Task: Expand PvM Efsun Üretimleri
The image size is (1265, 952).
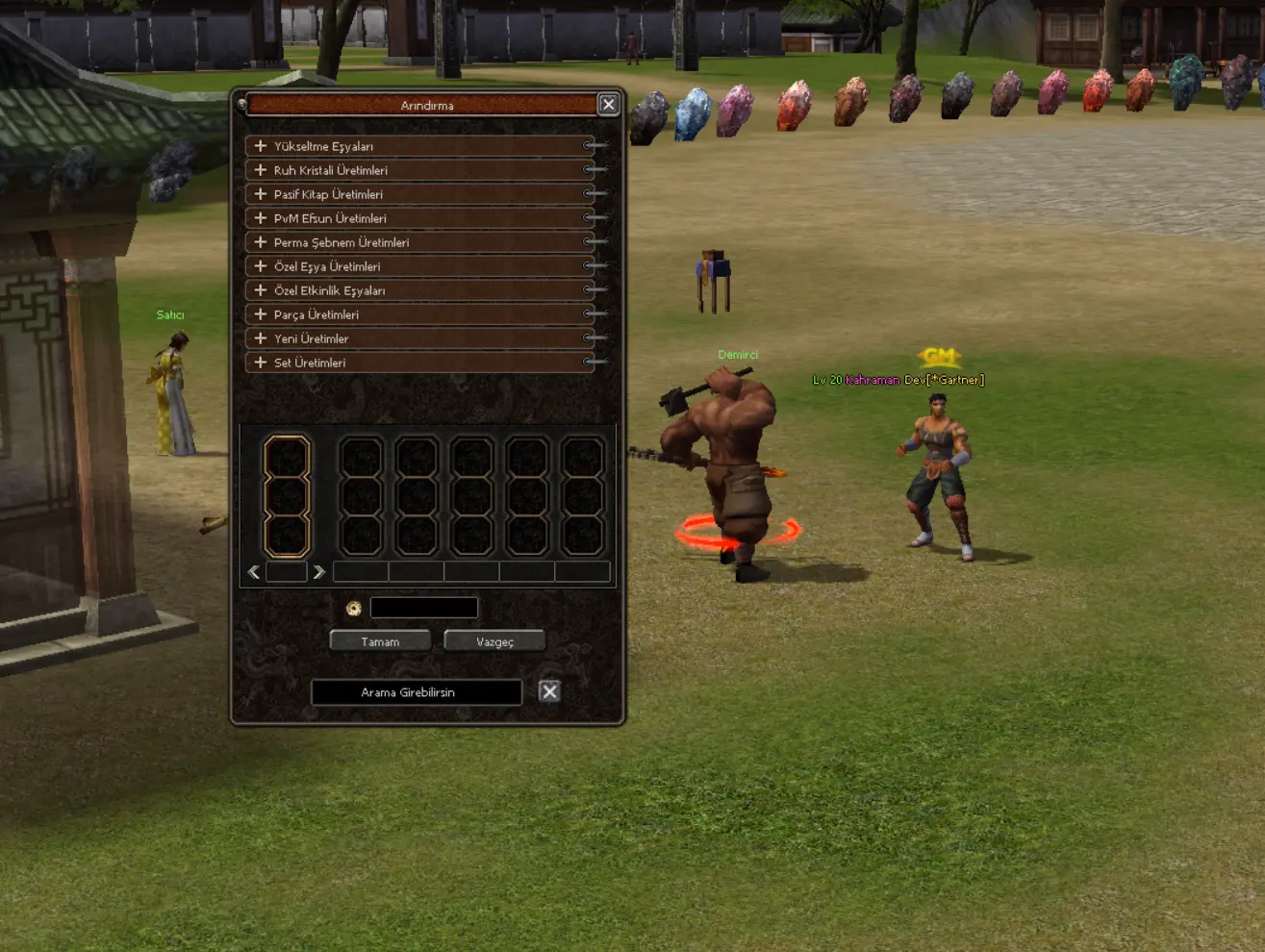Action: tap(261, 218)
